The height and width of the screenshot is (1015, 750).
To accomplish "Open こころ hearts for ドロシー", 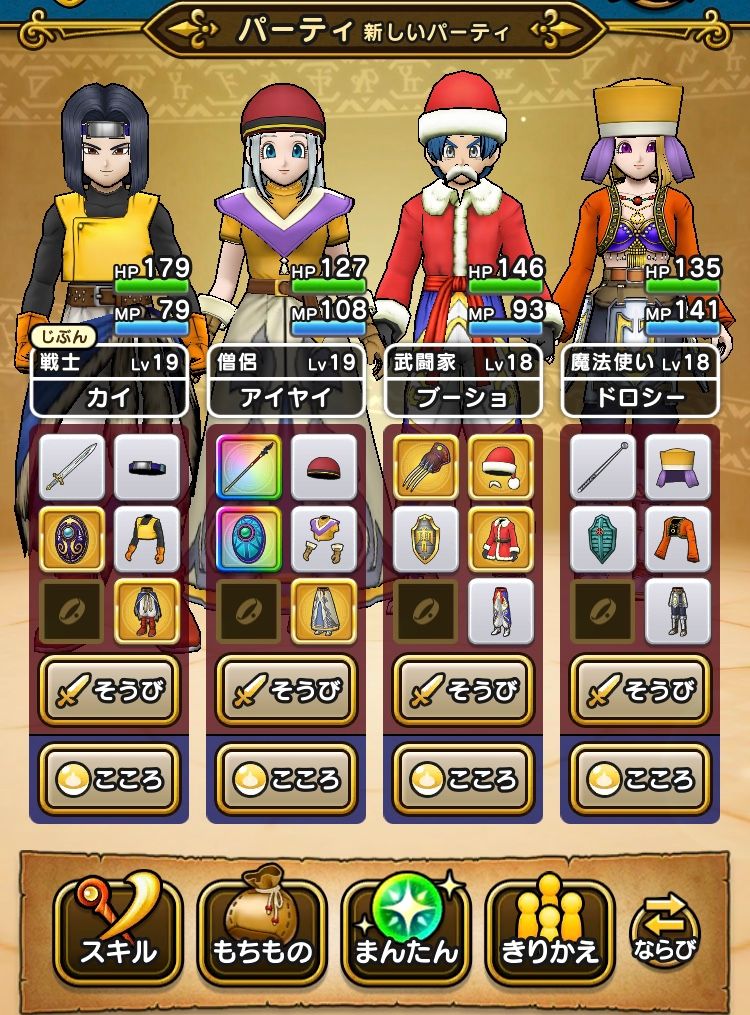I will (x=640, y=779).
